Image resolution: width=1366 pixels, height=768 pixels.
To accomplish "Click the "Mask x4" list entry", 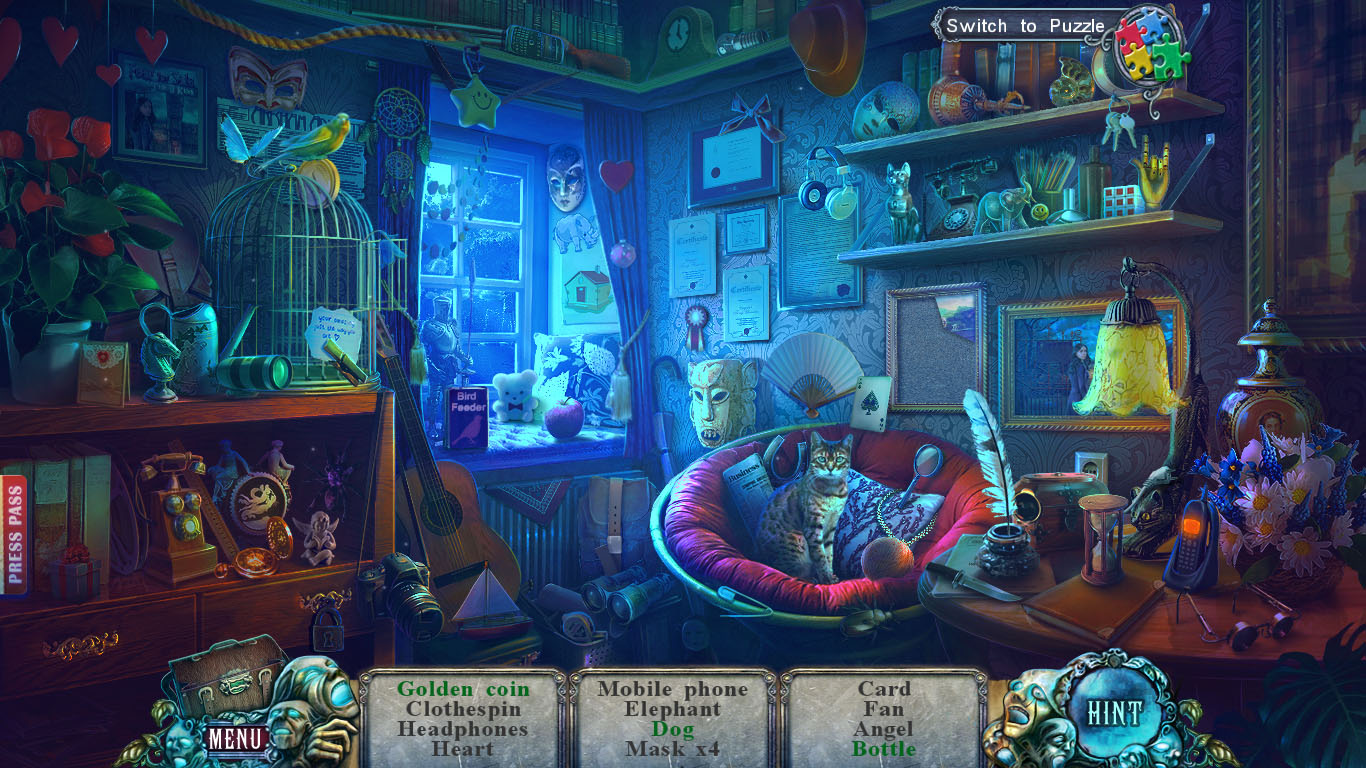I will [x=674, y=748].
